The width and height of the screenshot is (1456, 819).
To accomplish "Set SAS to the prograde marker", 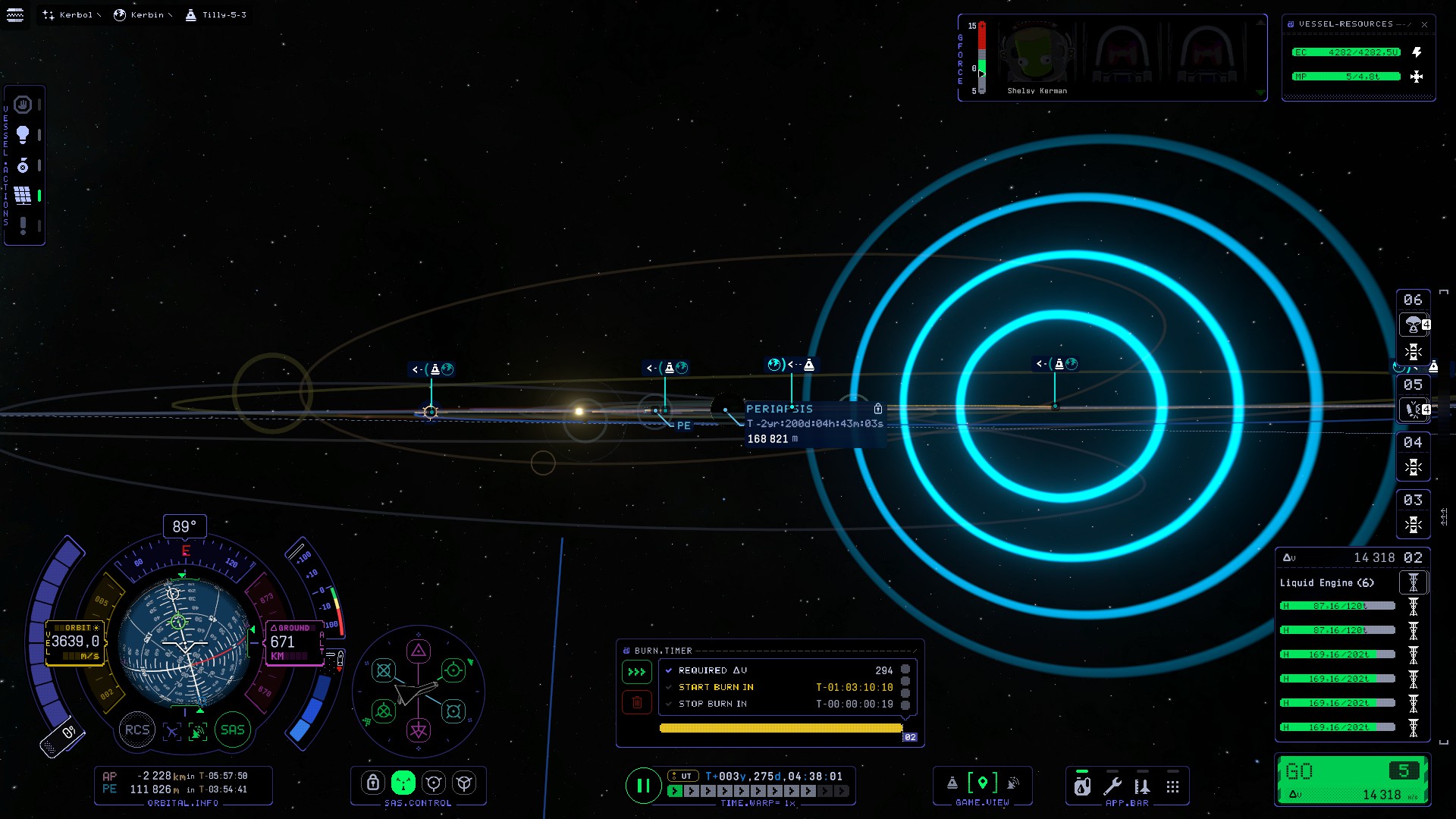I will [453, 670].
